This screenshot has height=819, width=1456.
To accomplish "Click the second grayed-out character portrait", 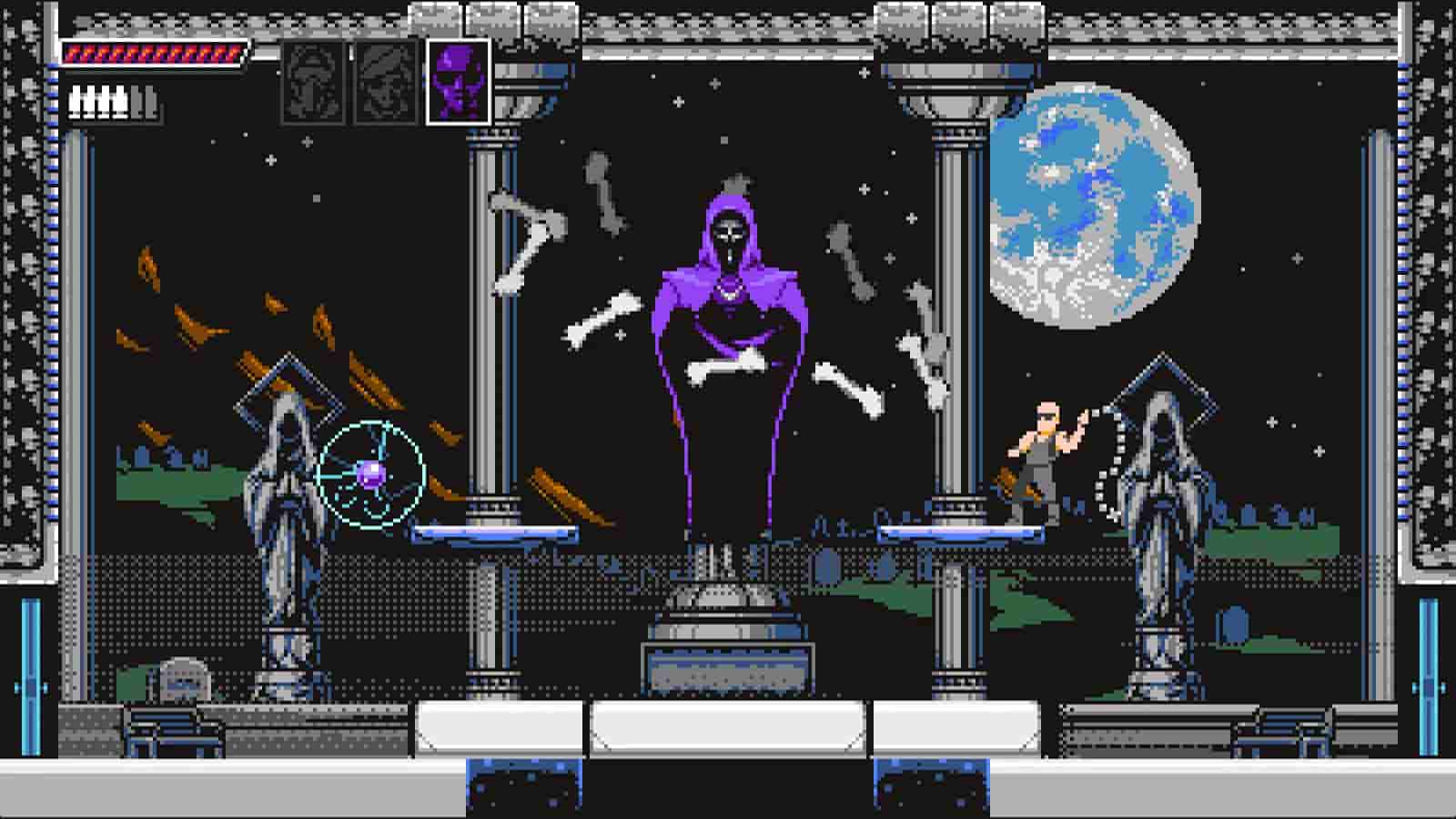I will coord(383,83).
